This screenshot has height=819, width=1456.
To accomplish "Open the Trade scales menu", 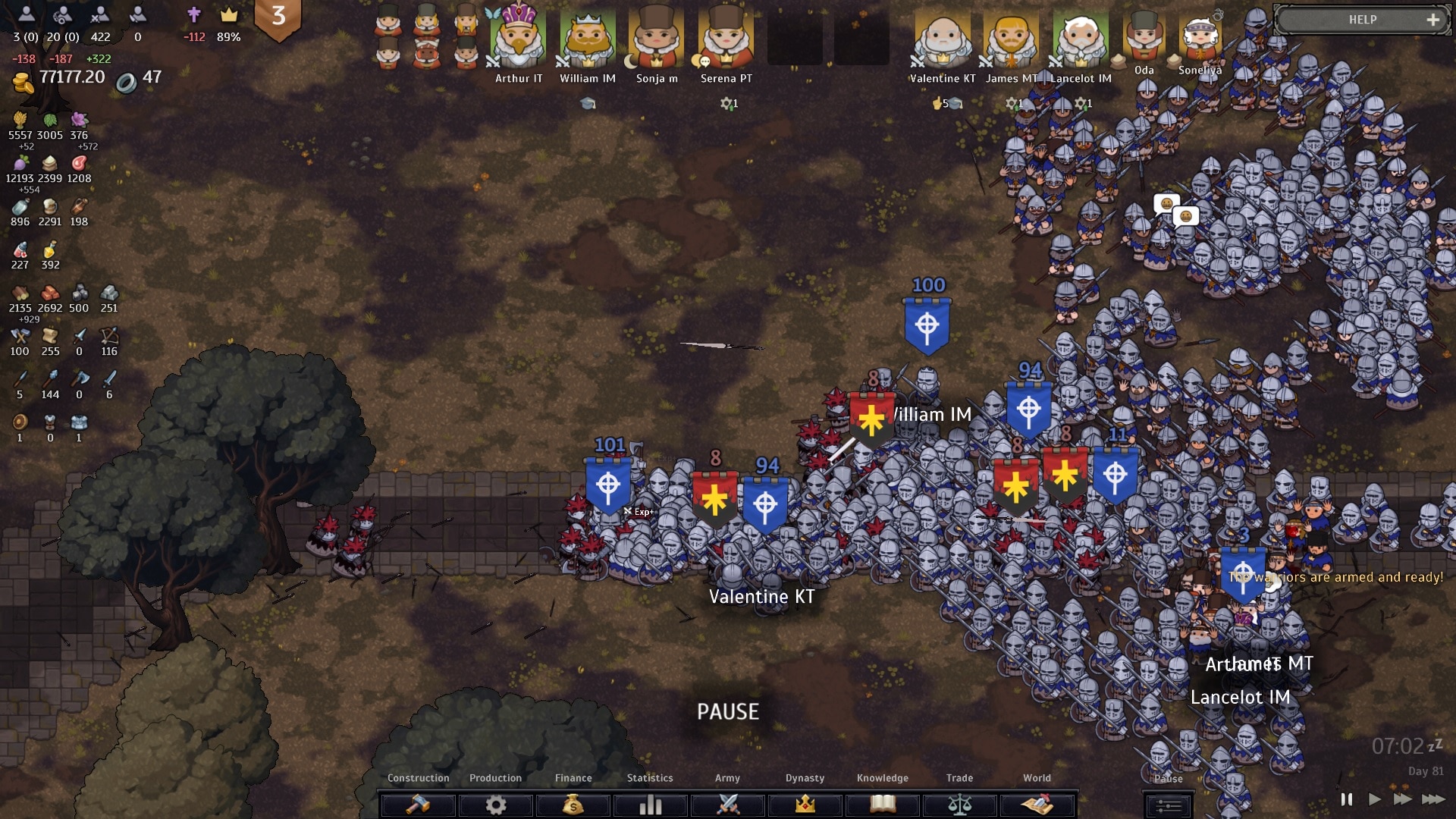I will coord(960,804).
